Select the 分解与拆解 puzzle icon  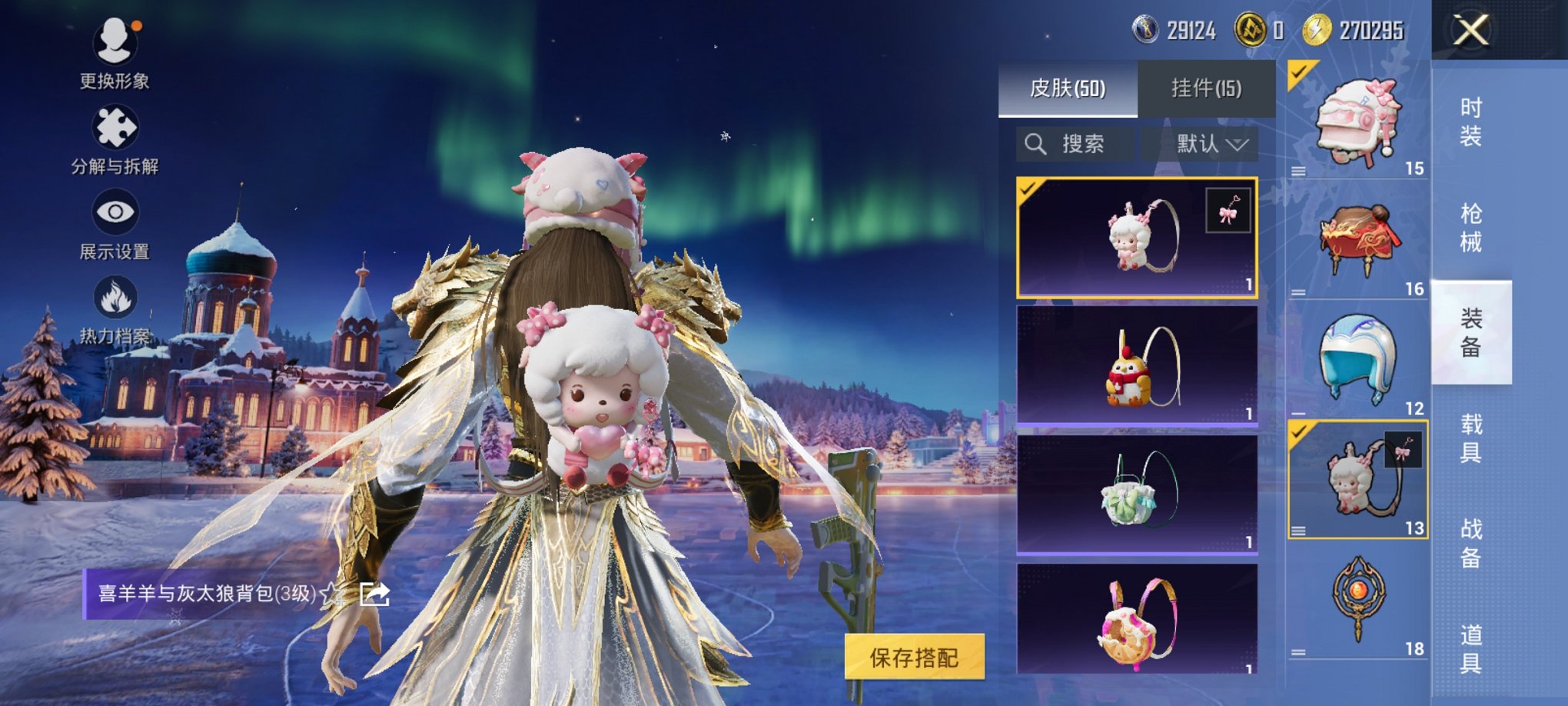click(x=115, y=127)
